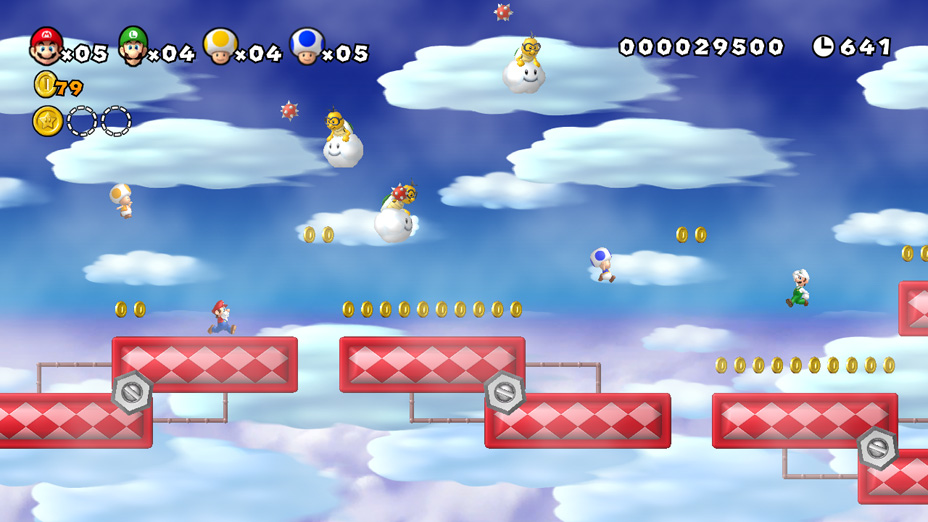The image size is (928, 522).
Task: Select the collected Star Coin icon
Action: tap(47, 121)
